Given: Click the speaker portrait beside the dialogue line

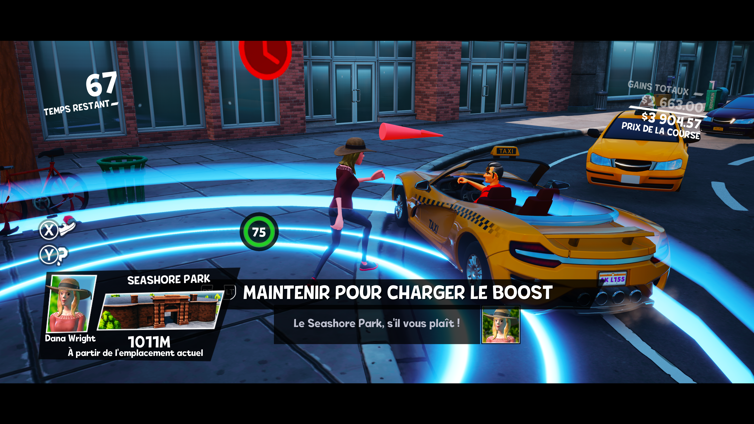Looking at the screenshot, I should tap(500, 326).
